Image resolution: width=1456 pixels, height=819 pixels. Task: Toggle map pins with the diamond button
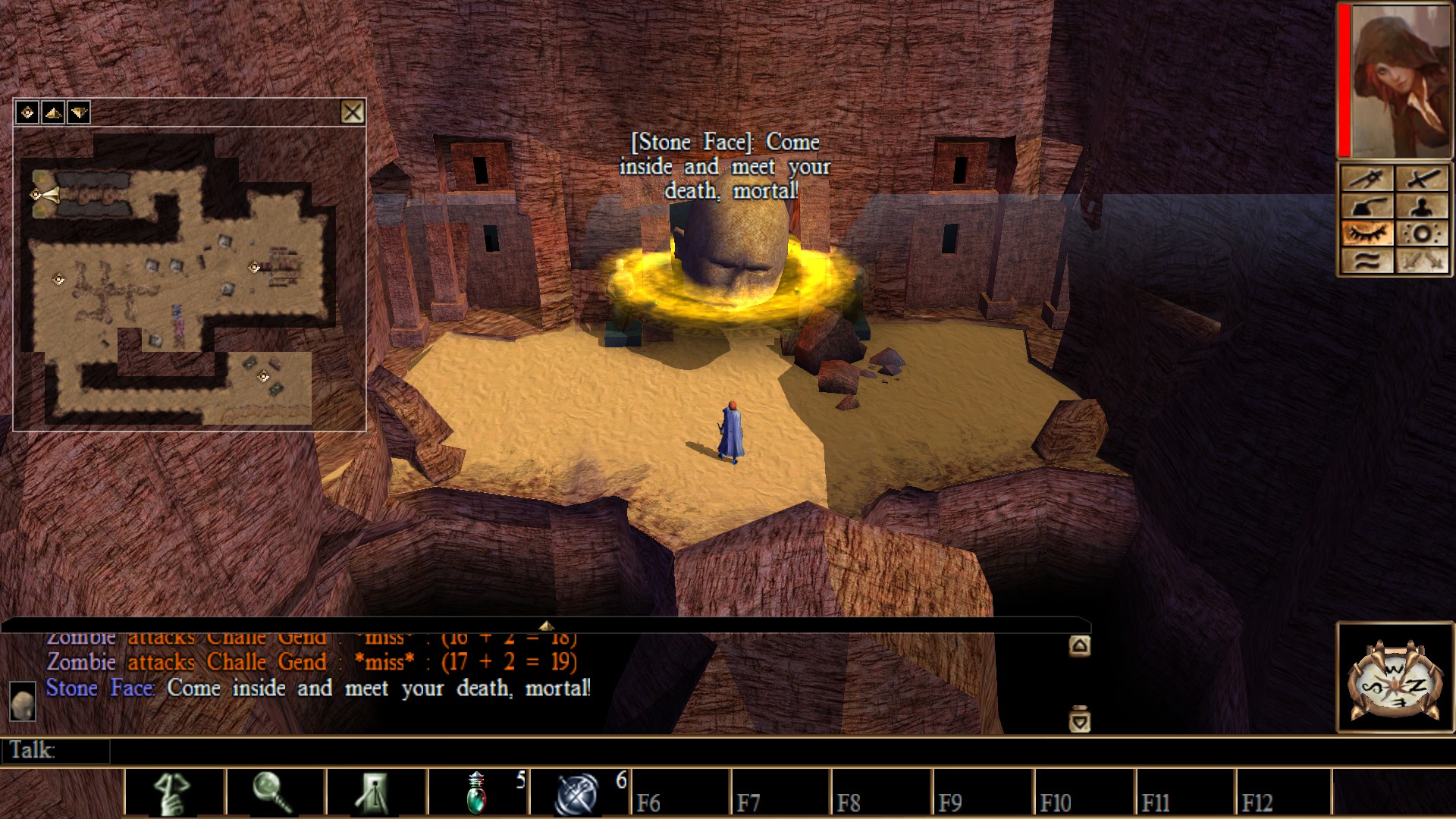[27, 113]
